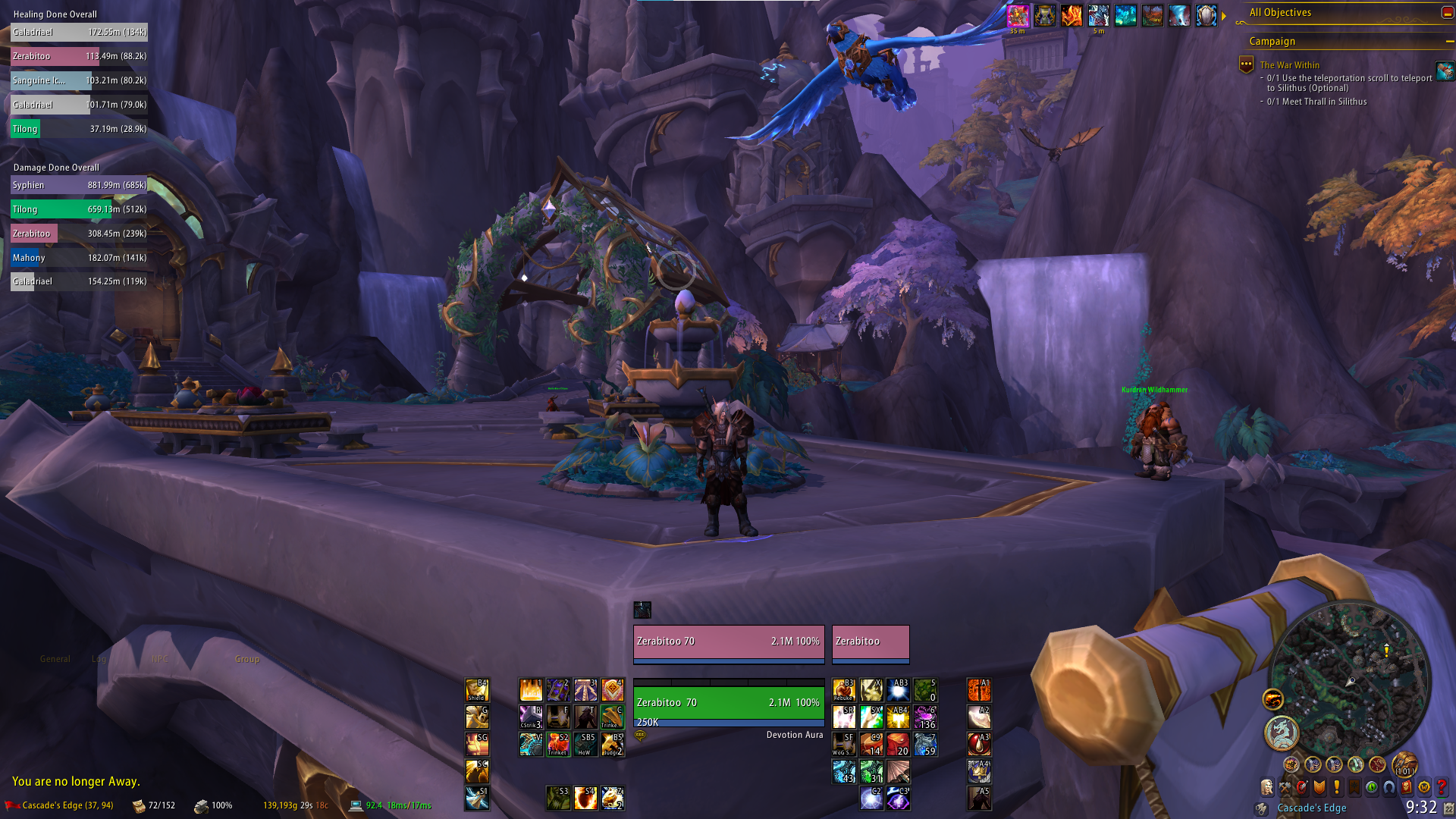This screenshot has height=819, width=1456.
Task: Open the Quest Log exclamation-mark icon
Action: (1336, 787)
